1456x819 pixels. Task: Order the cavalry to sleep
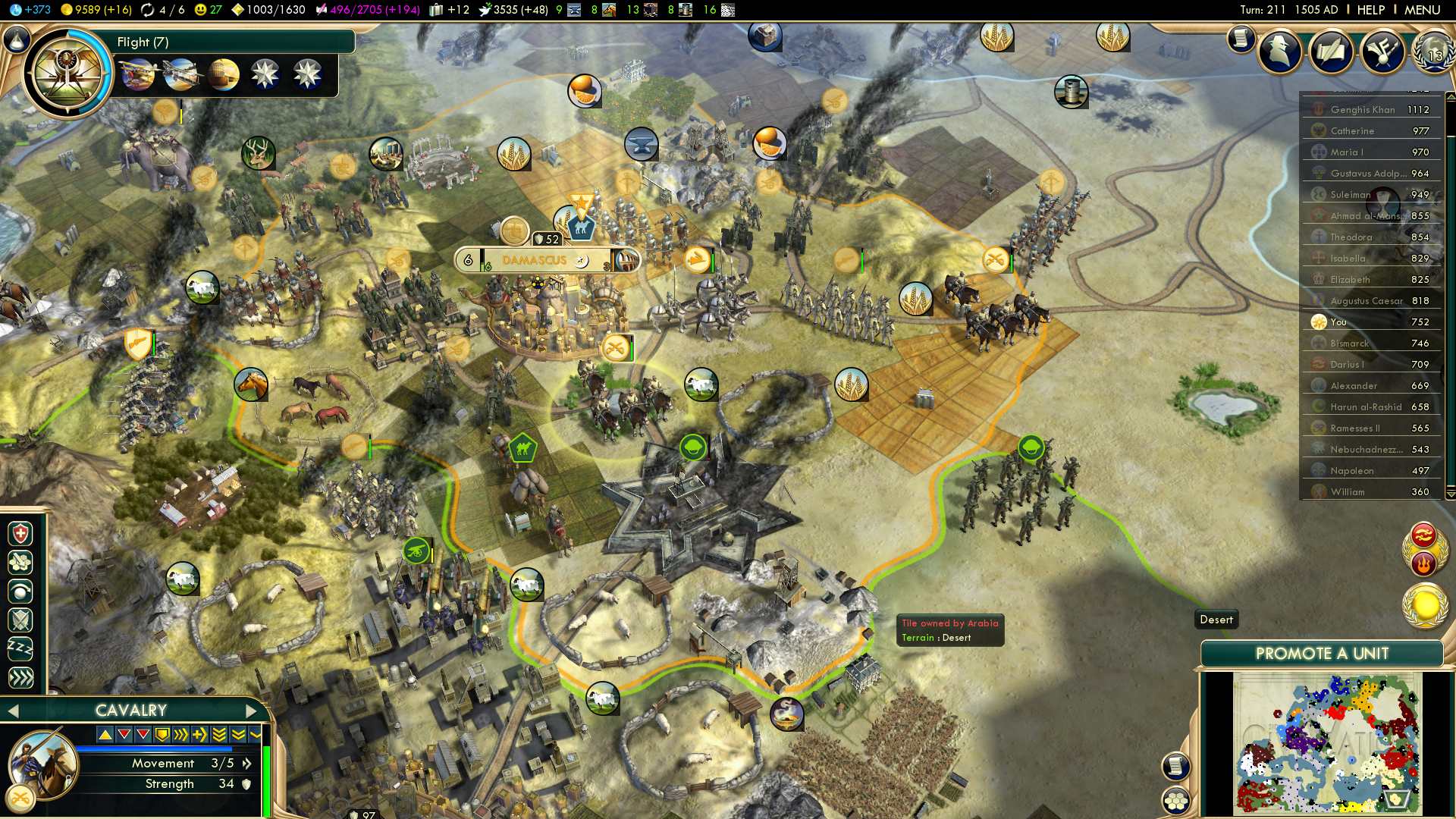point(20,649)
